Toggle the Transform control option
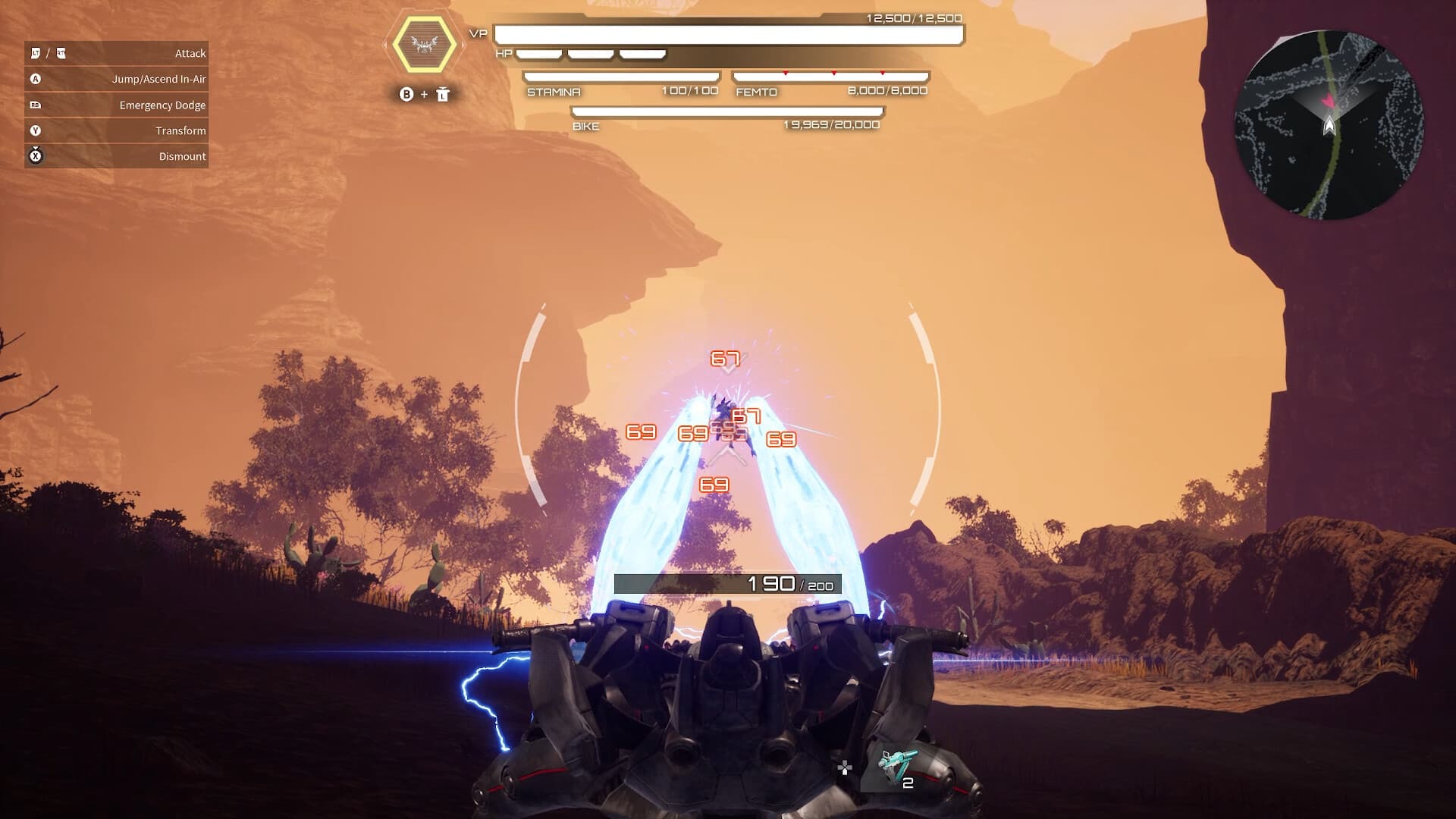Viewport: 1456px width, 819px height. [180, 130]
